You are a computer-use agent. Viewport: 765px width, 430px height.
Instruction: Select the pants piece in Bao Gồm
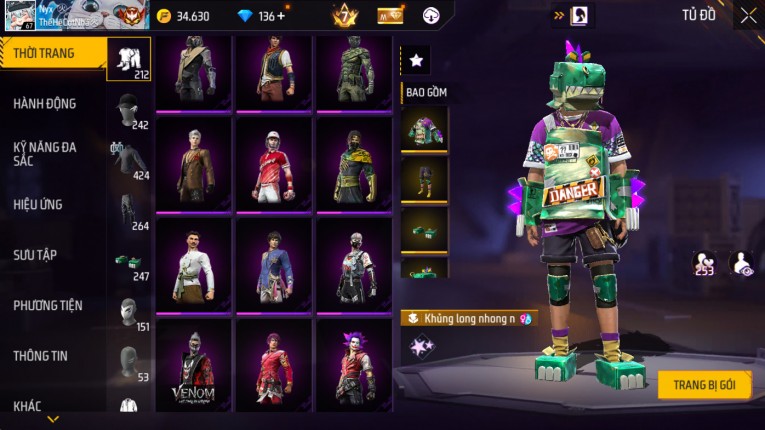(424, 180)
